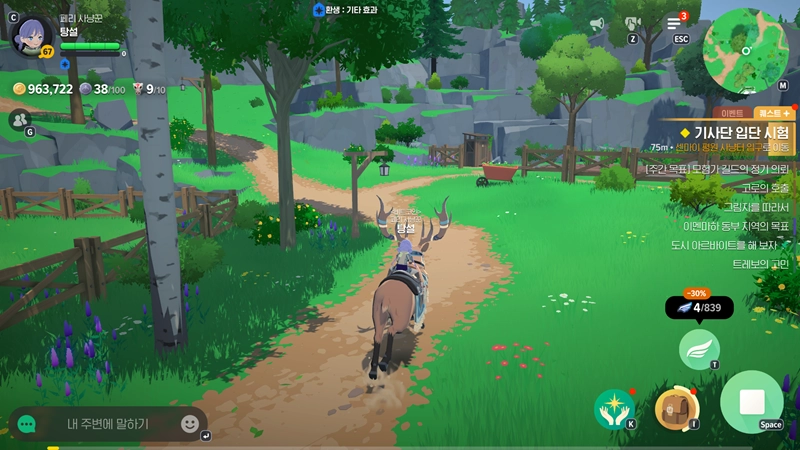Activate the wing feather skill button
800x450 pixels.
699,349
